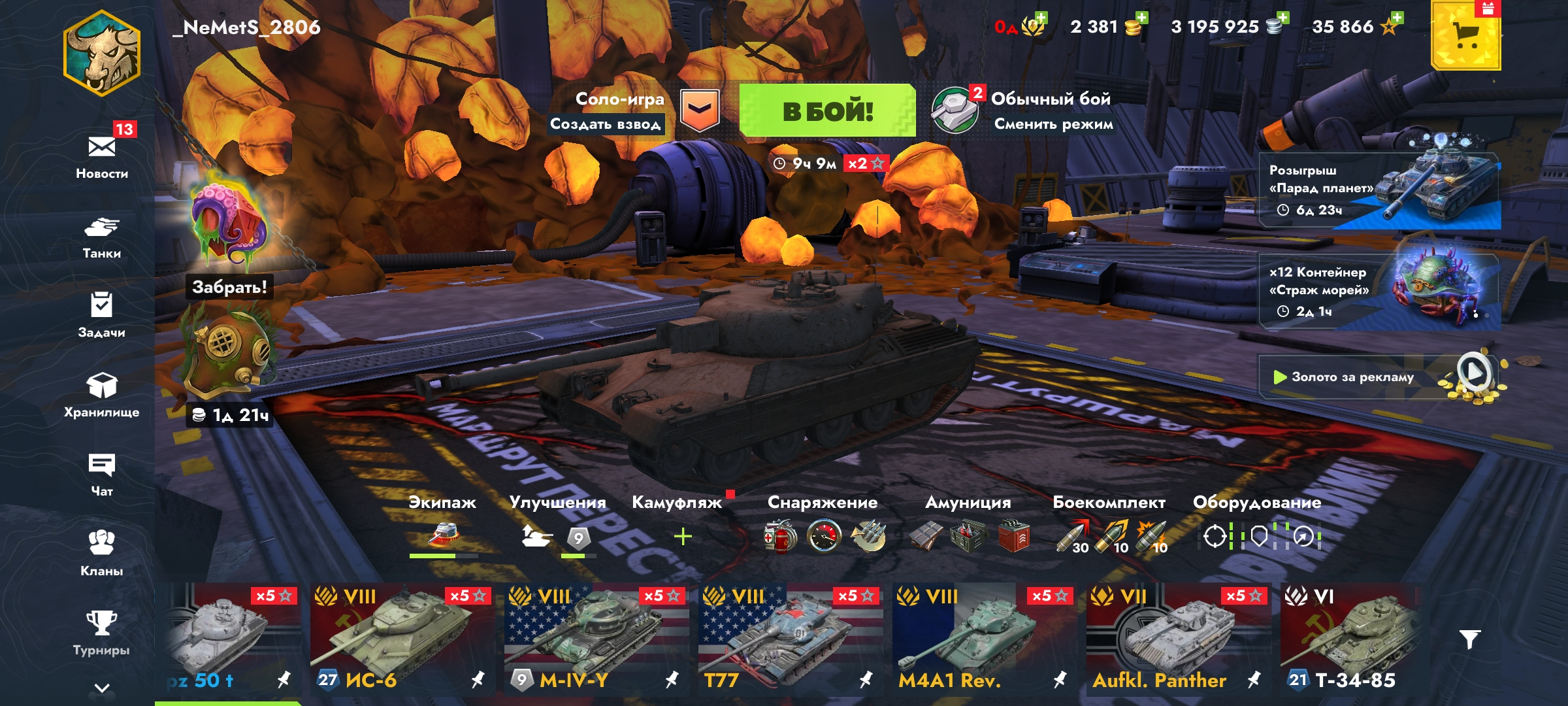Open the Турниры tournaments menu
Screen dimensions: 1568x706
tap(102, 632)
